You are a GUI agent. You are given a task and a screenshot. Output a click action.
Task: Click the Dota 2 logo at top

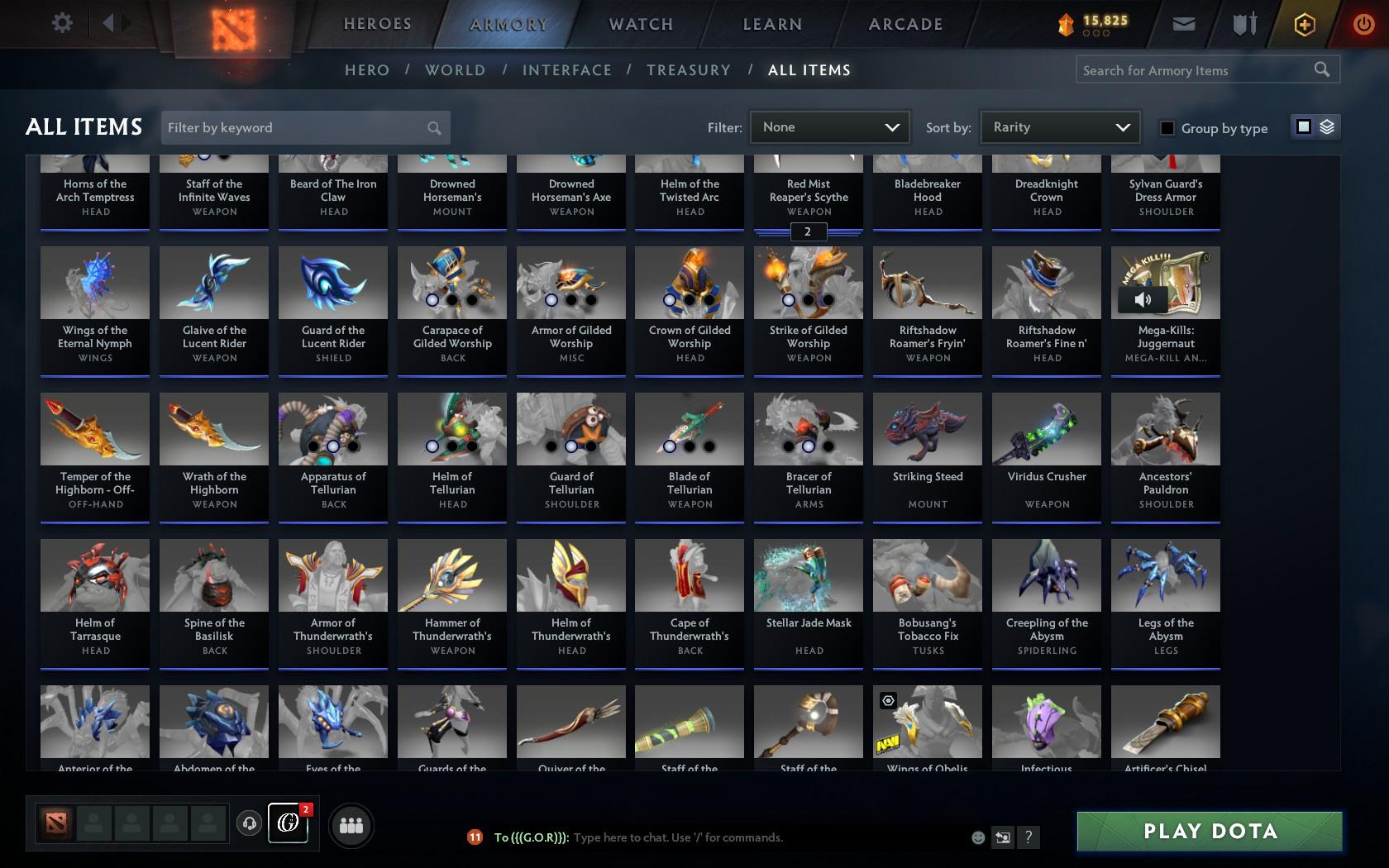tap(234, 24)
